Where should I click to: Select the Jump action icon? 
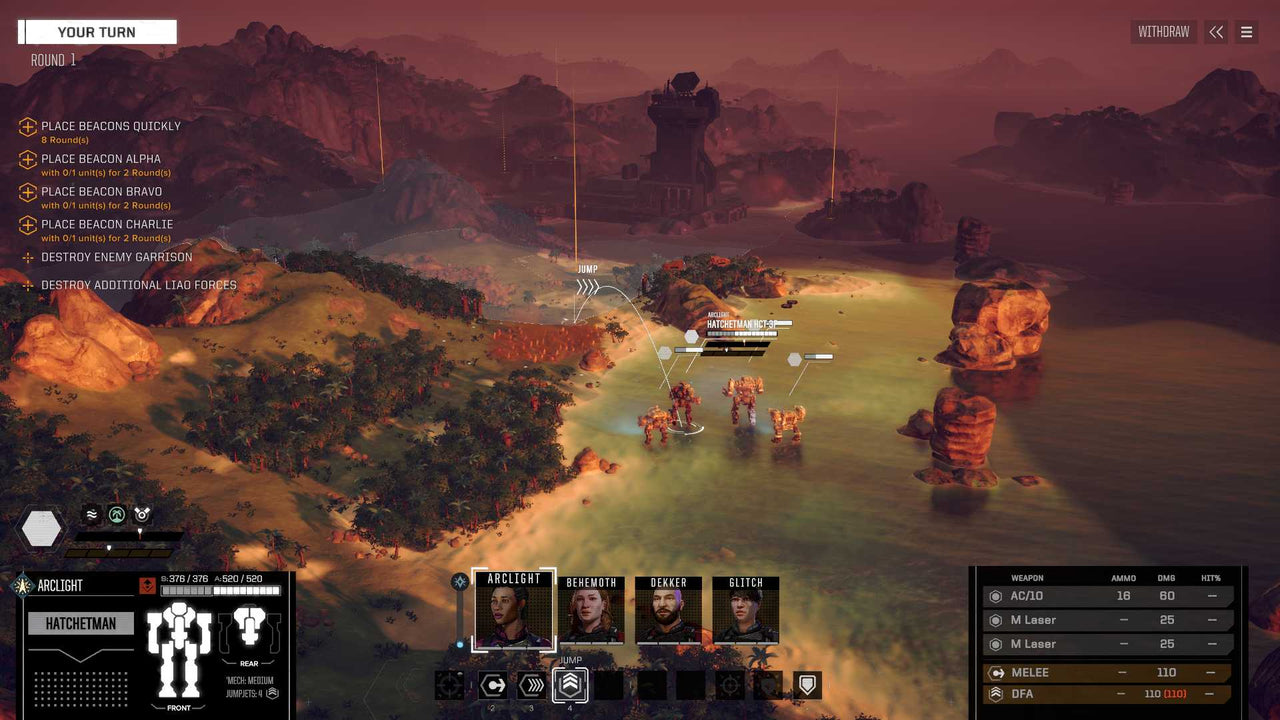pyautogui.click(x=570, y=685)
